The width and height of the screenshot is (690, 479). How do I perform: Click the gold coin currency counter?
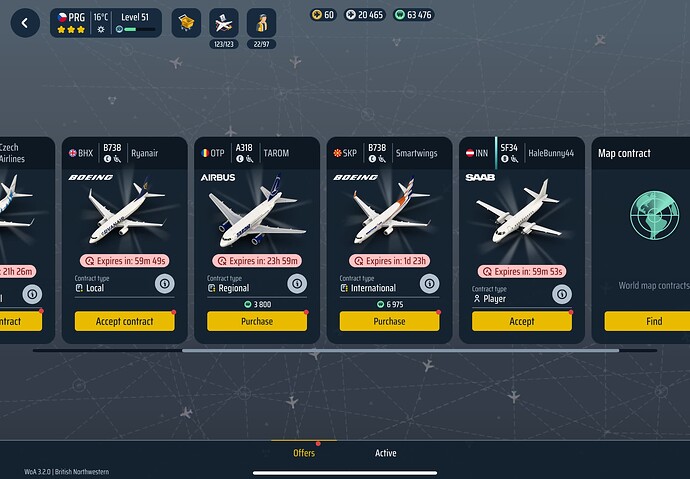[x=322, y=15]
